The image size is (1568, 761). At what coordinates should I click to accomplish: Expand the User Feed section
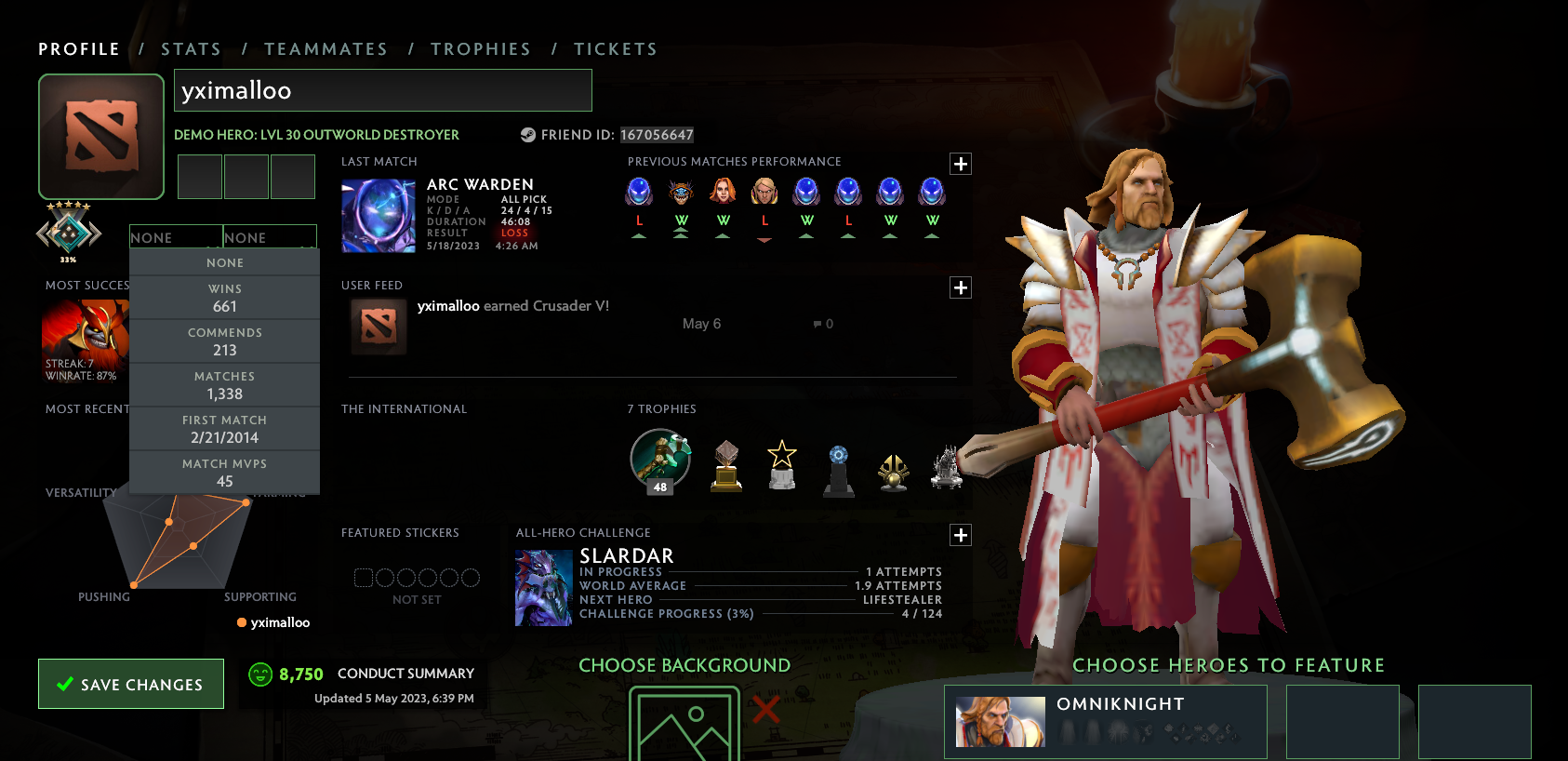point(961,287)
